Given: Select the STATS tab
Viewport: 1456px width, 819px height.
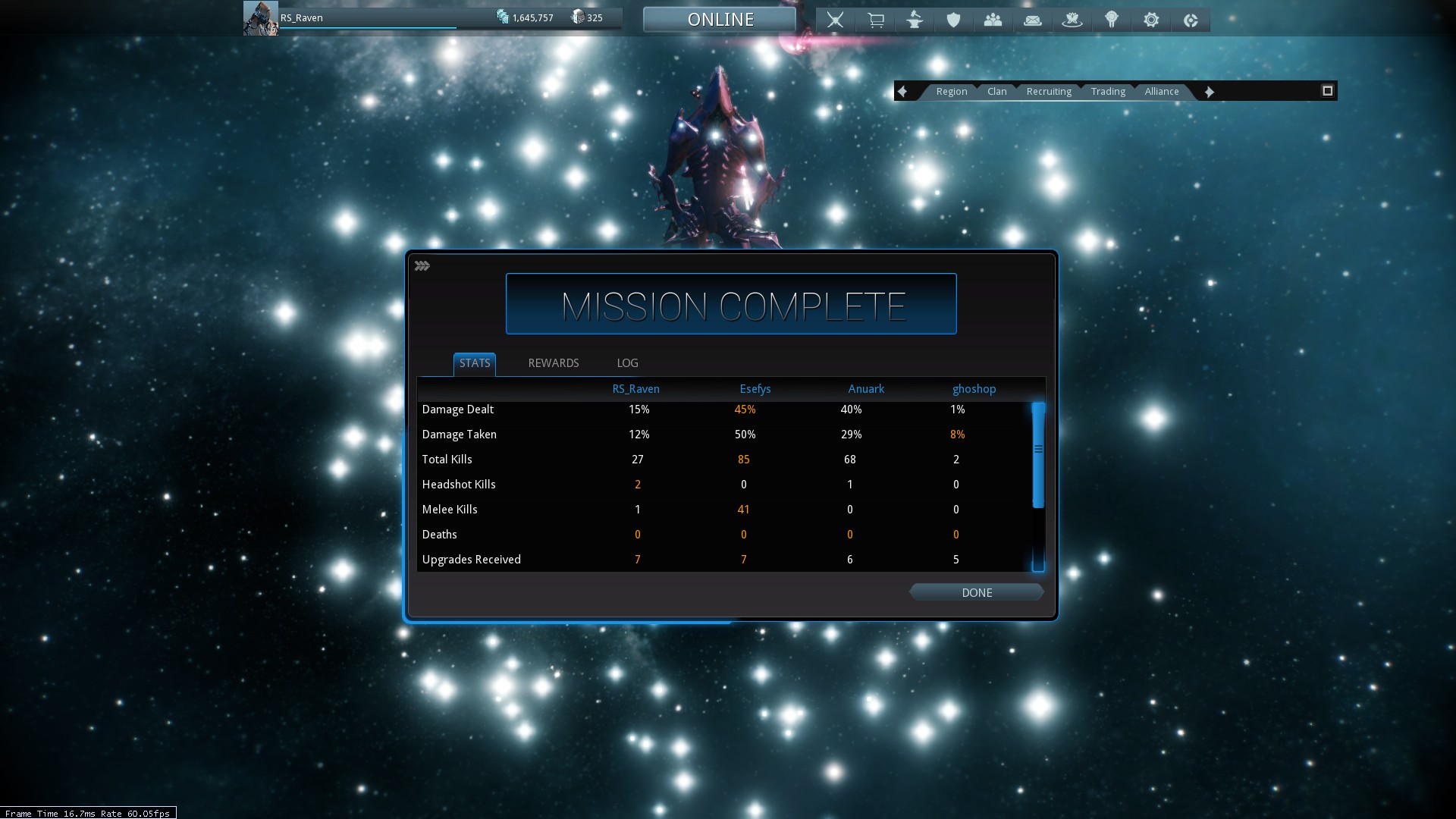Looking at the screenshot, I should pos(475,363).
